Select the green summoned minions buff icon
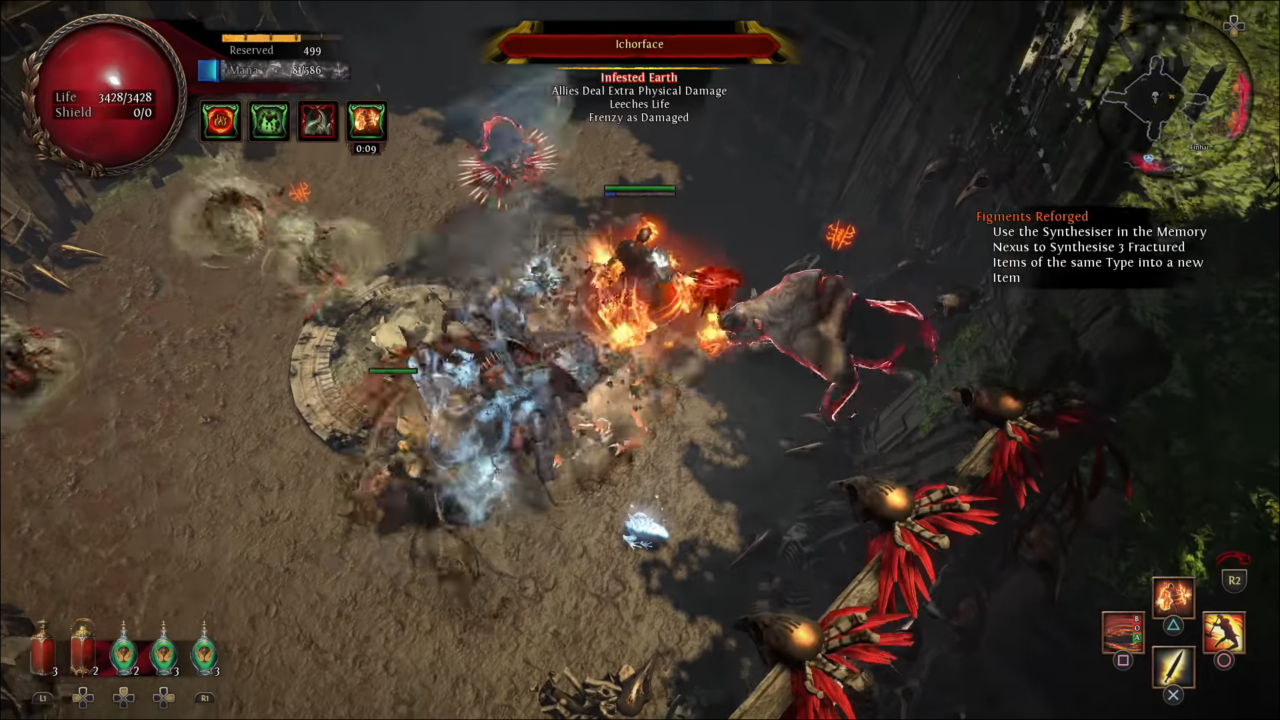 pos(268,120)
